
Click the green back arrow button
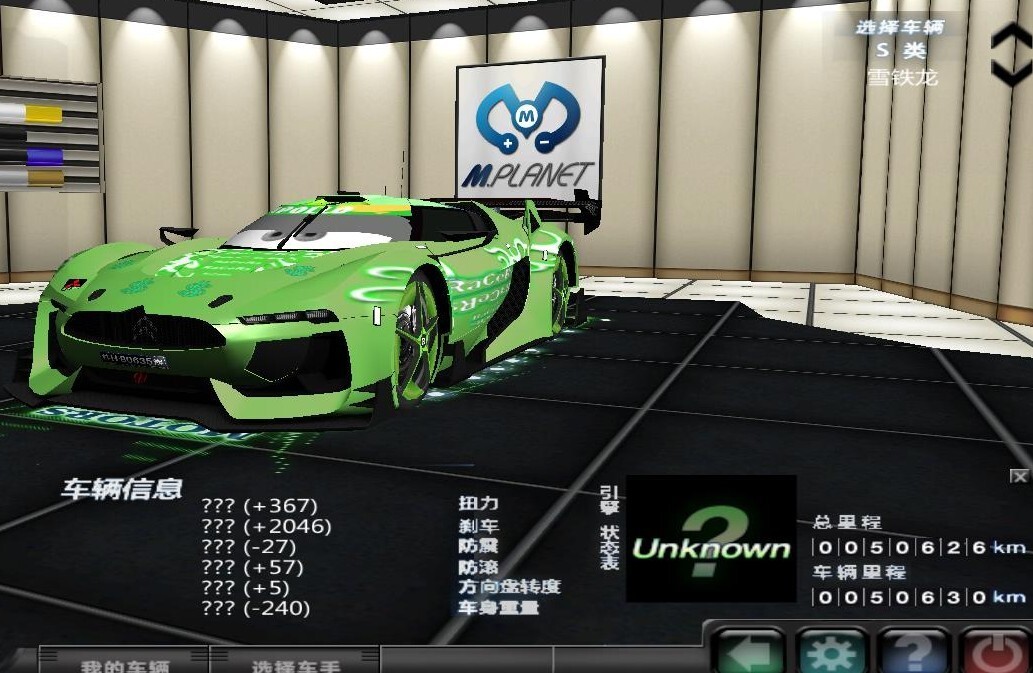pos(746,653)
